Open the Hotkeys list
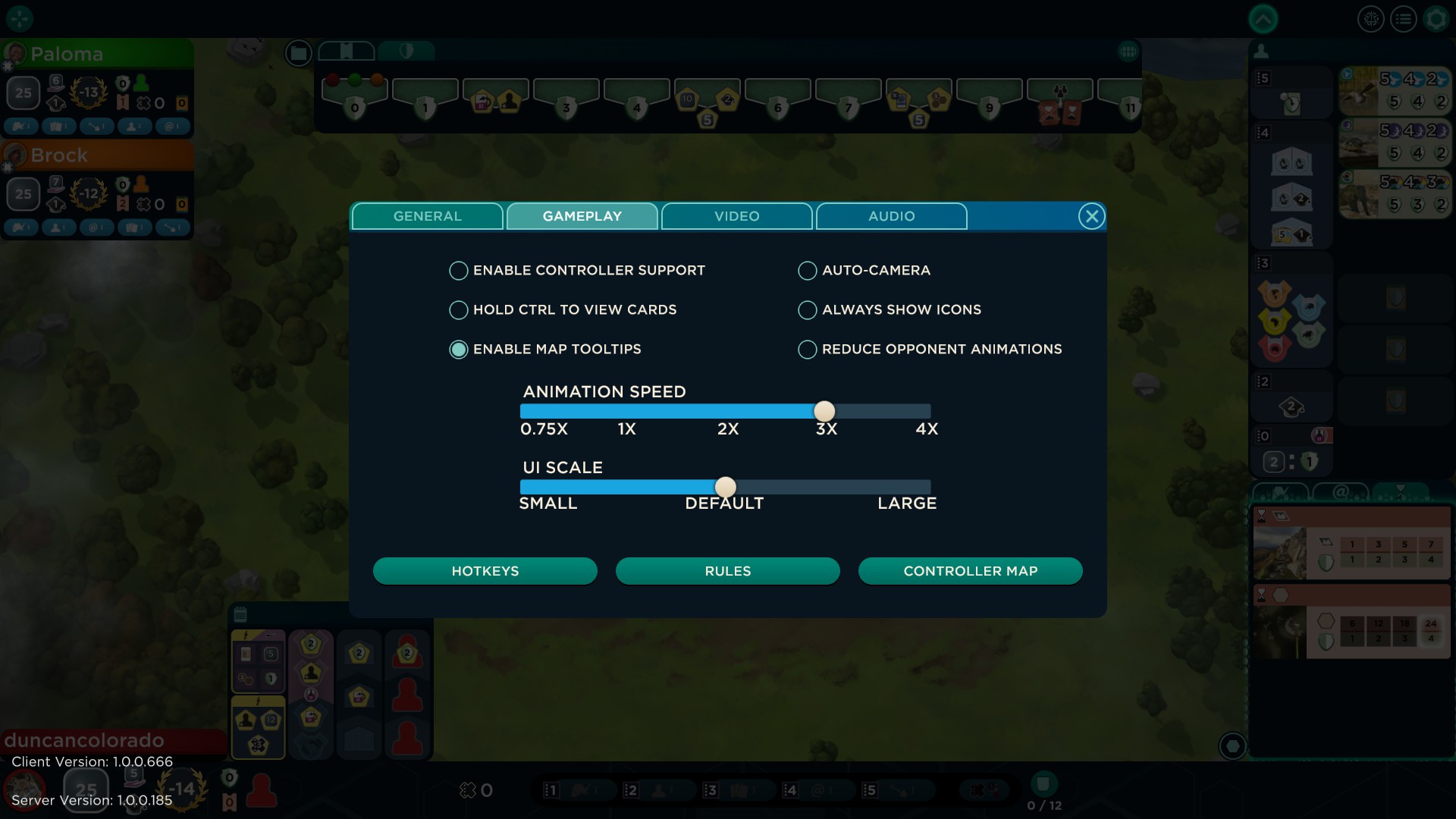The height and width of the screenshot is (819, 1456). (485, 571)
